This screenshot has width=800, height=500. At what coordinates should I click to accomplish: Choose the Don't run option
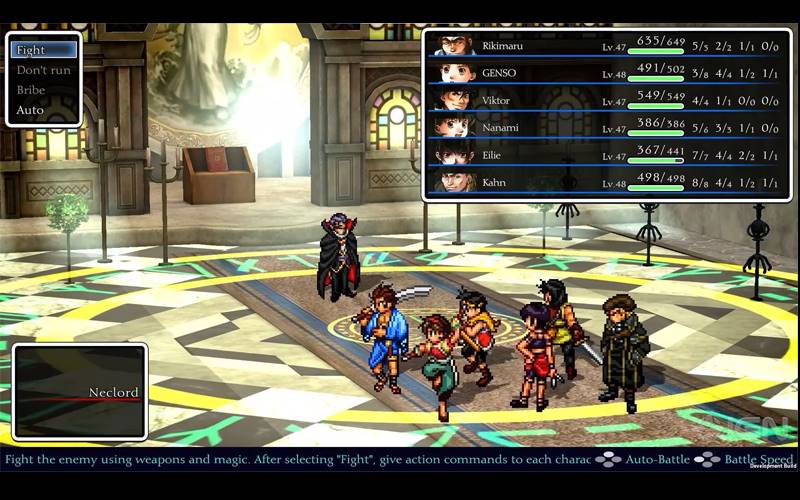[43, 70]
